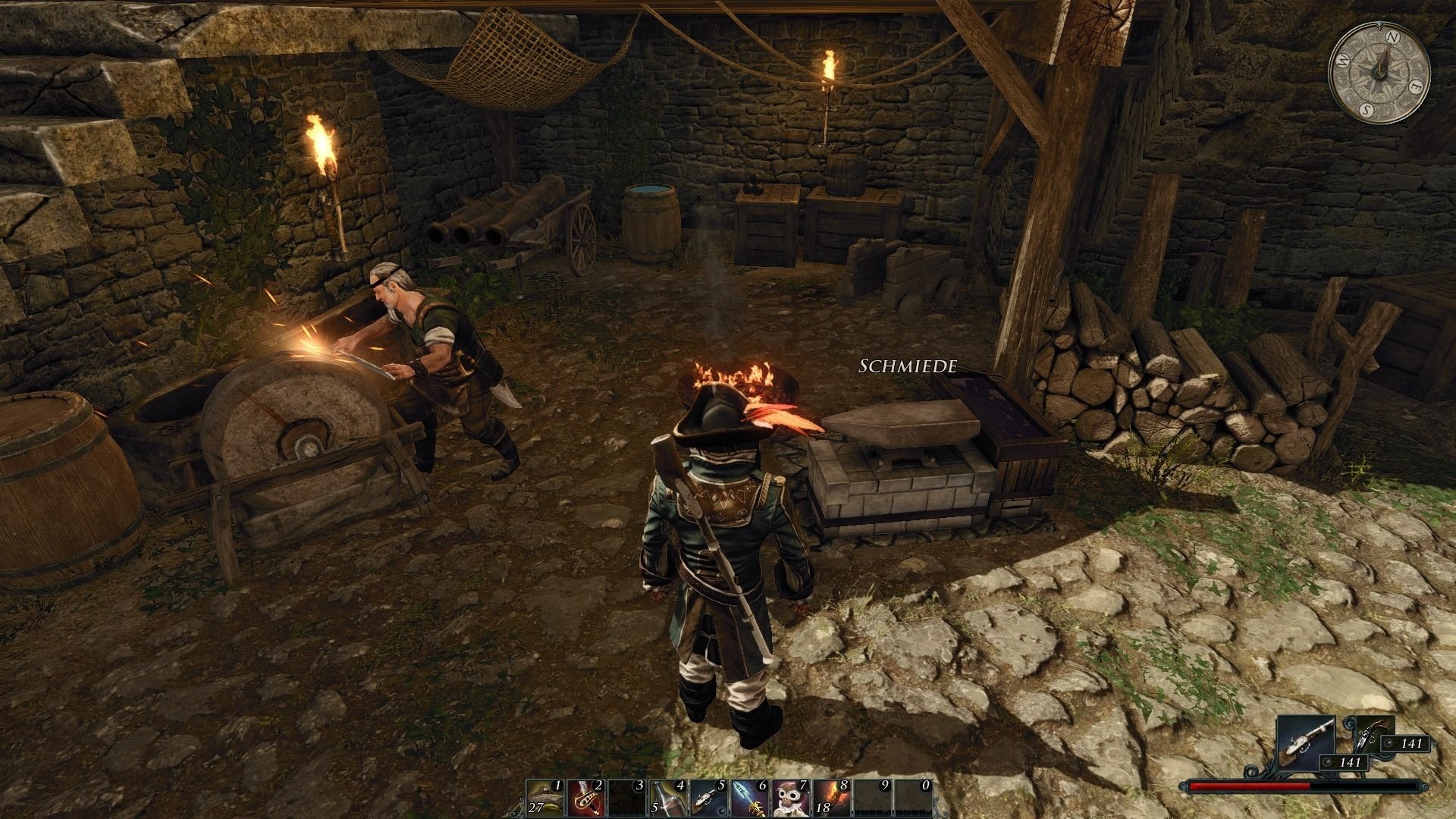Select the musket in hotbar slot 5

pyautogui.click(x=708, y=796)
